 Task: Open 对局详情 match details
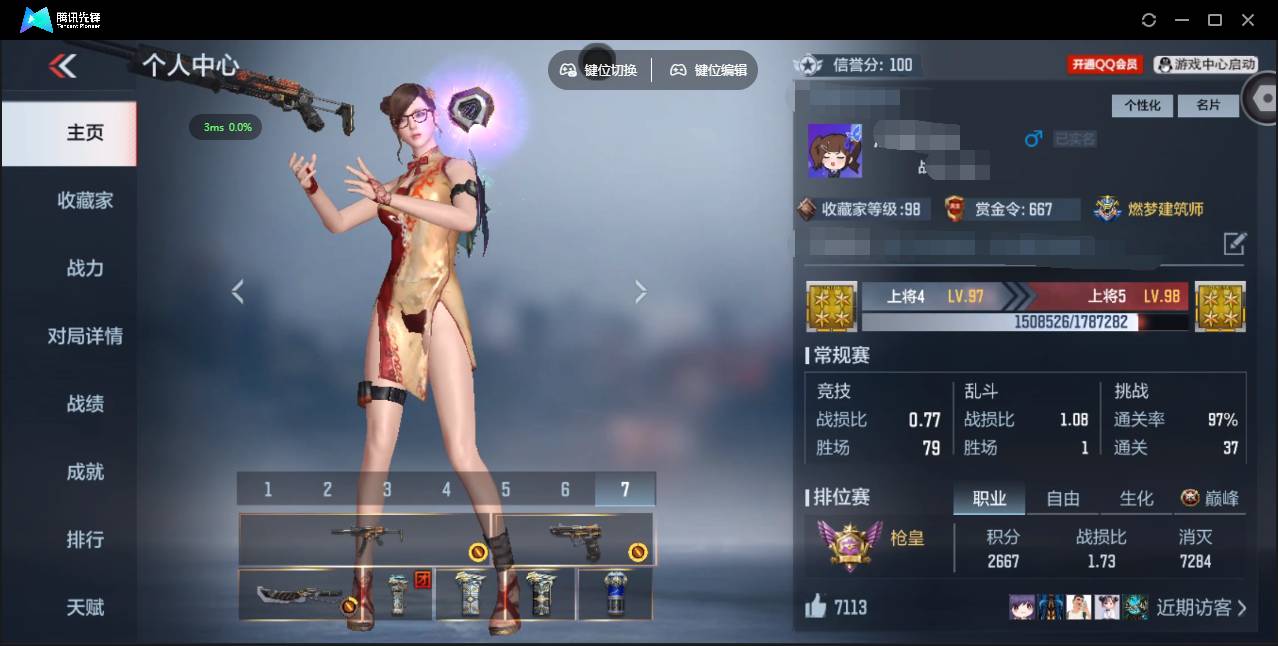(85, 336)
